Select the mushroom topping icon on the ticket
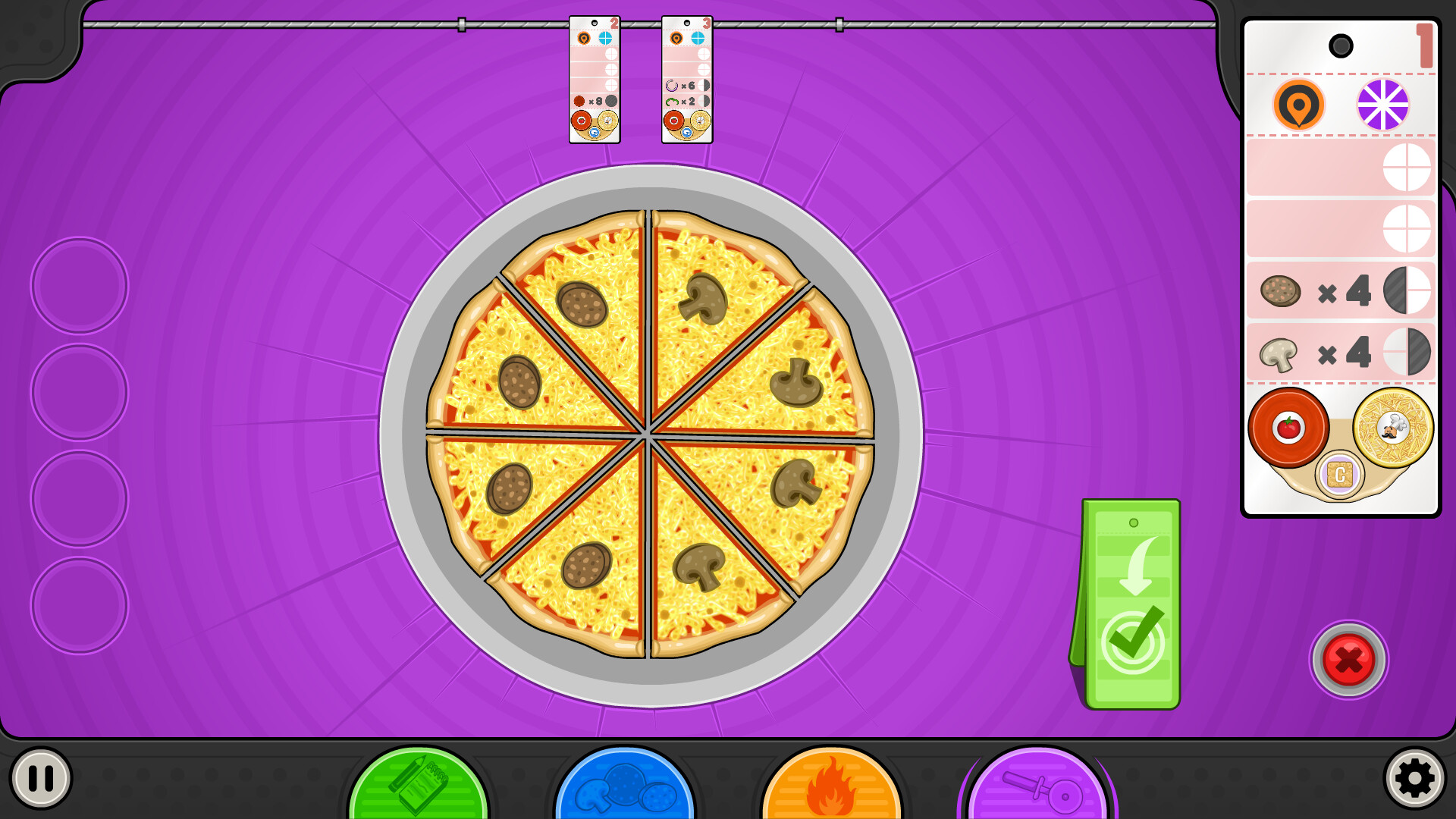 coord(1278,353)
